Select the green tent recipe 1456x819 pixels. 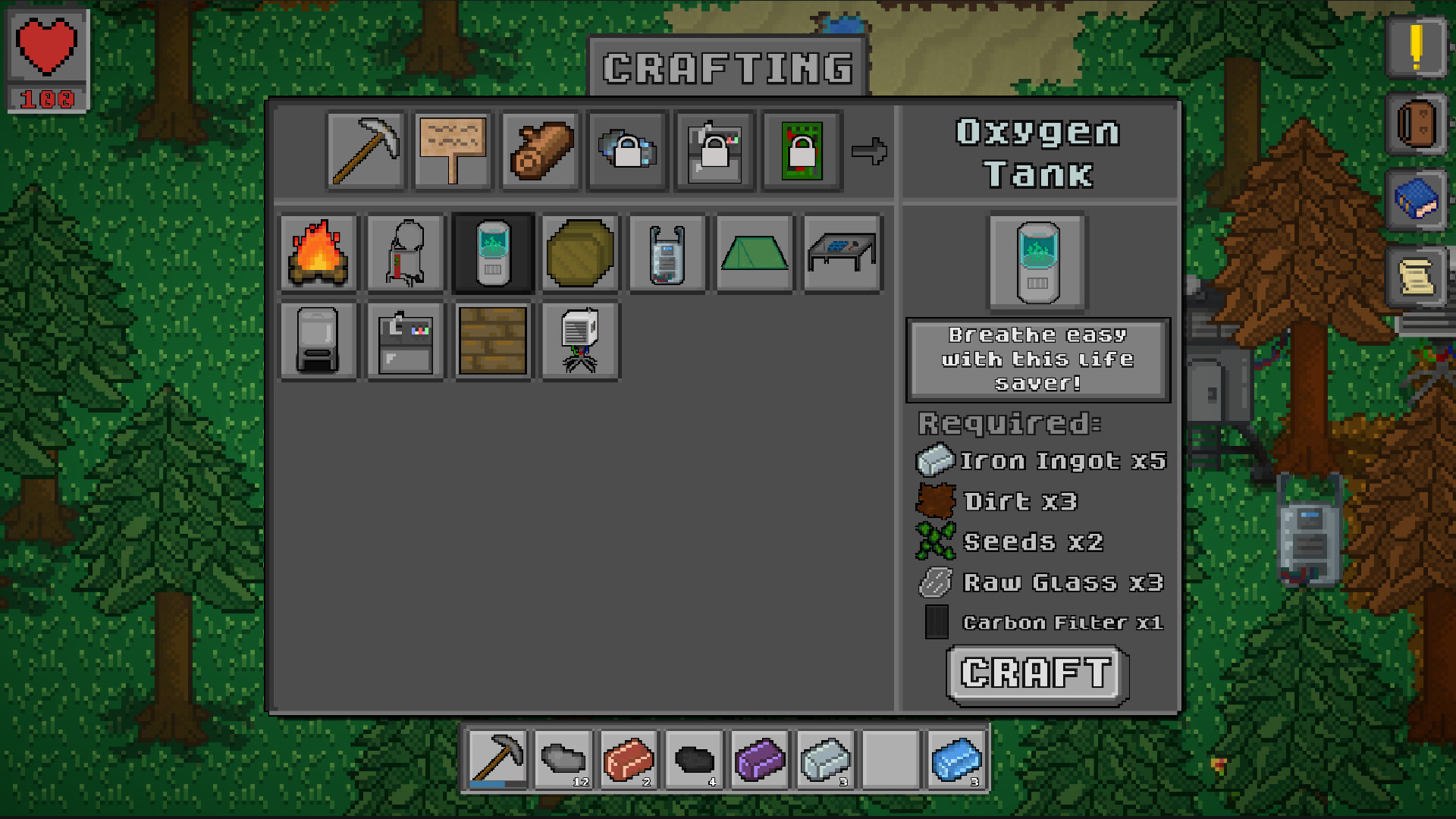(x=754, y=253)
